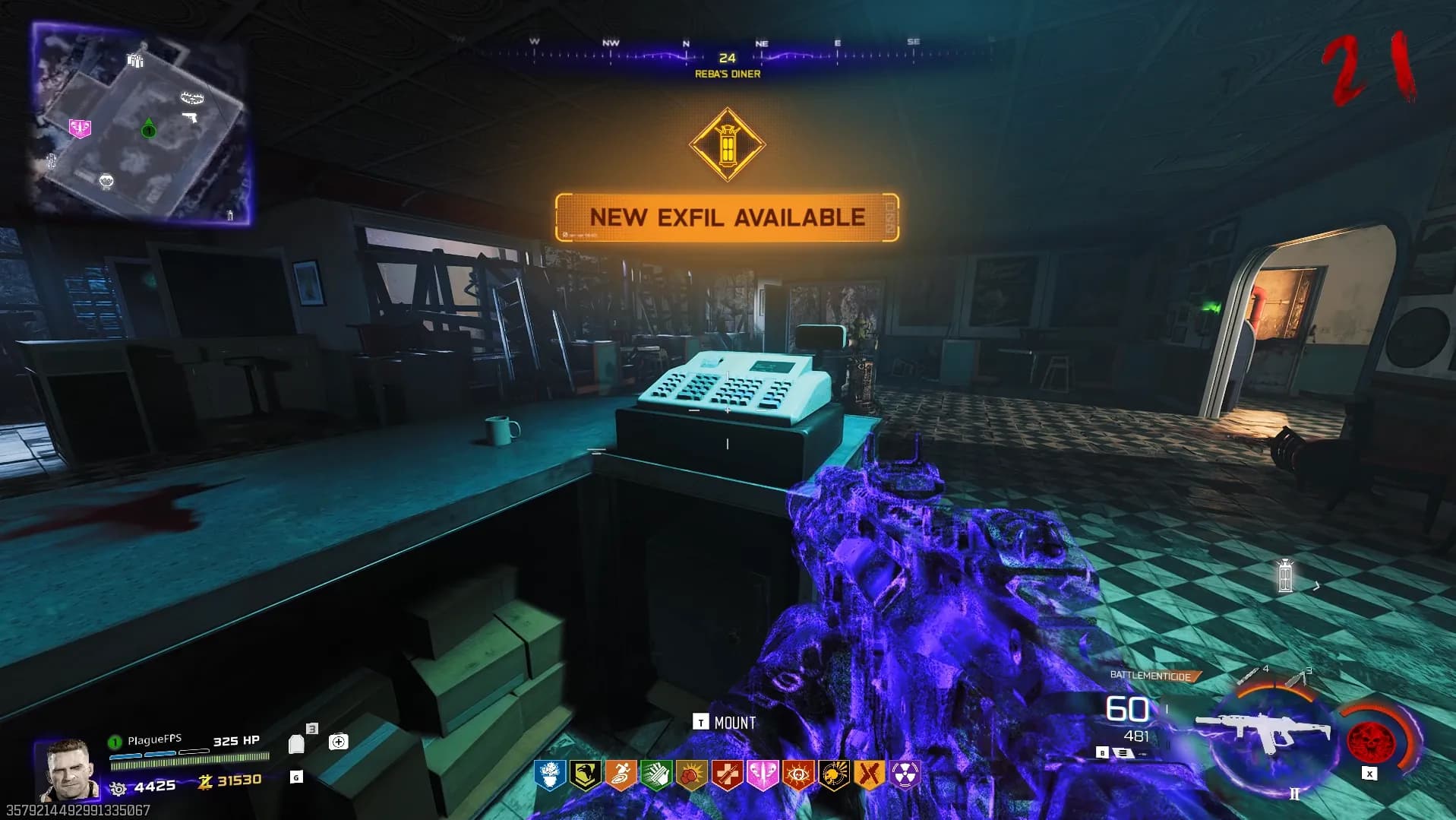Click the orange running man Stamin-Up perk
The height and width of the screenshot is (820, 1456).
621,774
